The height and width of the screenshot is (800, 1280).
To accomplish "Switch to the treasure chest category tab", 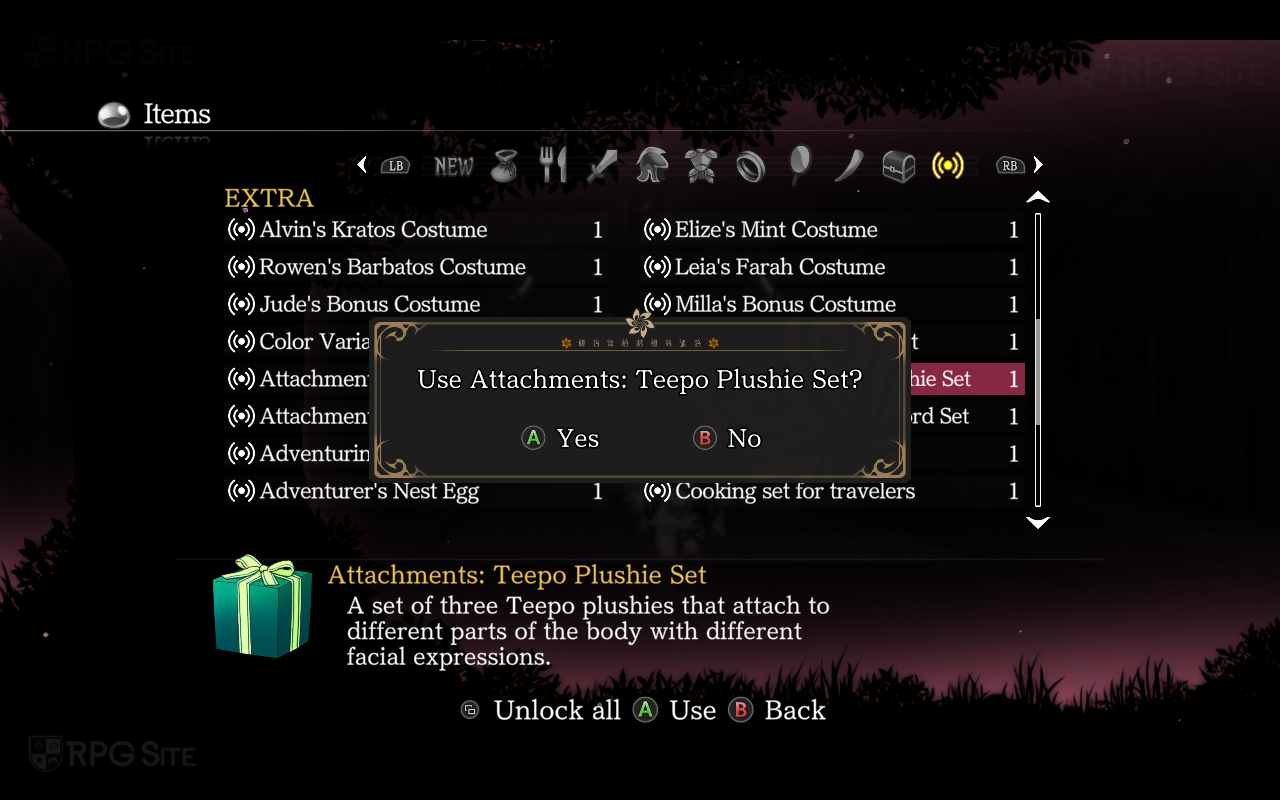I will (x=898, y=166).
